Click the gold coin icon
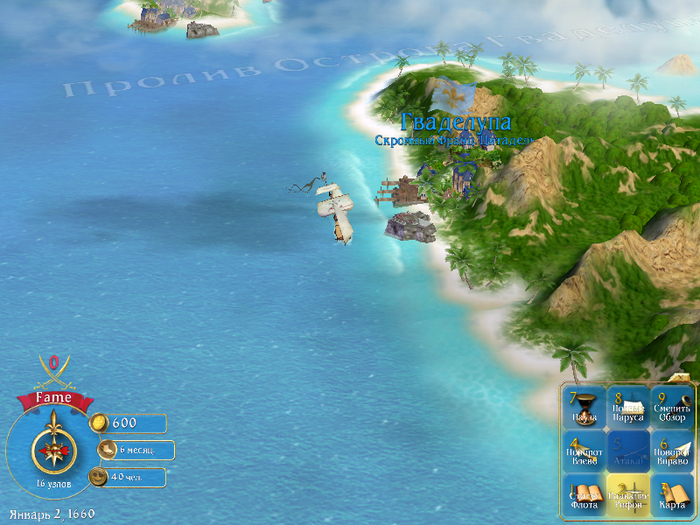 click(98, 423)
